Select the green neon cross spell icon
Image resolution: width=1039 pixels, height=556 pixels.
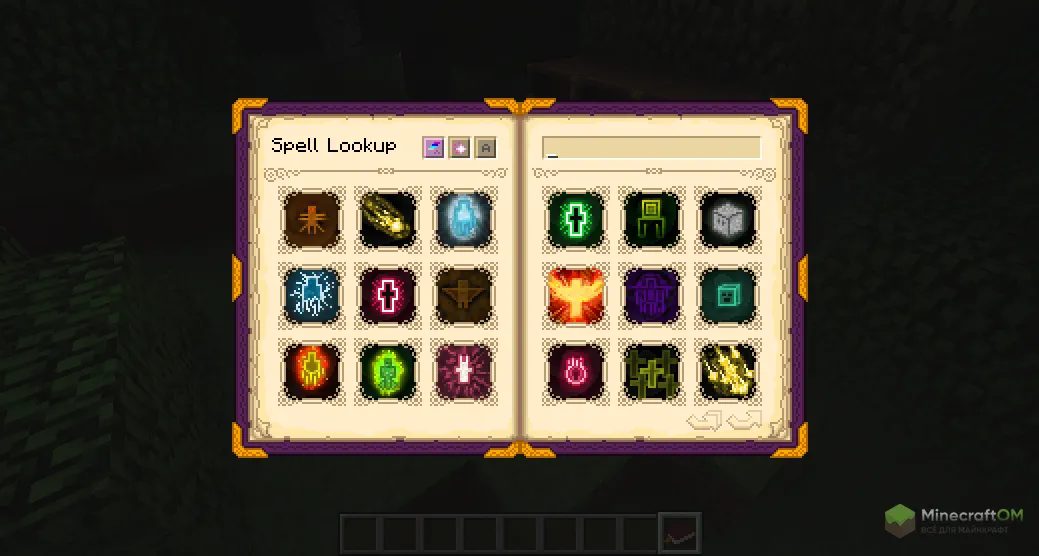coord(576,219)
